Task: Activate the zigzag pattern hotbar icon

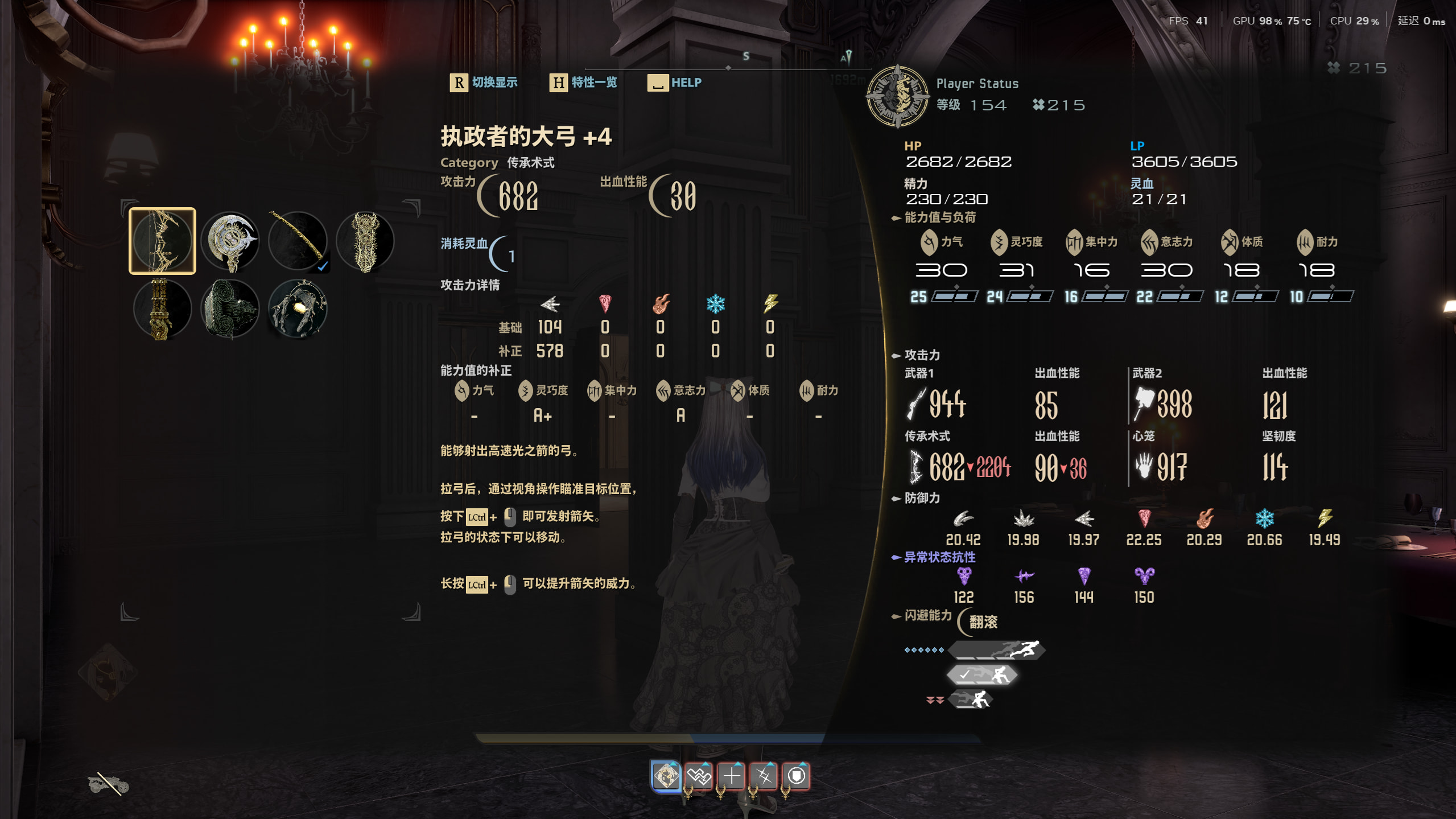Action: point(699,775)
